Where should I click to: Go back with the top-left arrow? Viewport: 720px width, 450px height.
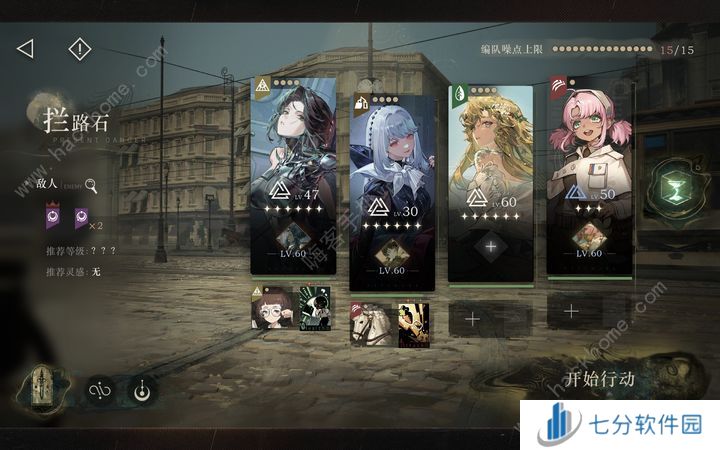click(26, 48)
